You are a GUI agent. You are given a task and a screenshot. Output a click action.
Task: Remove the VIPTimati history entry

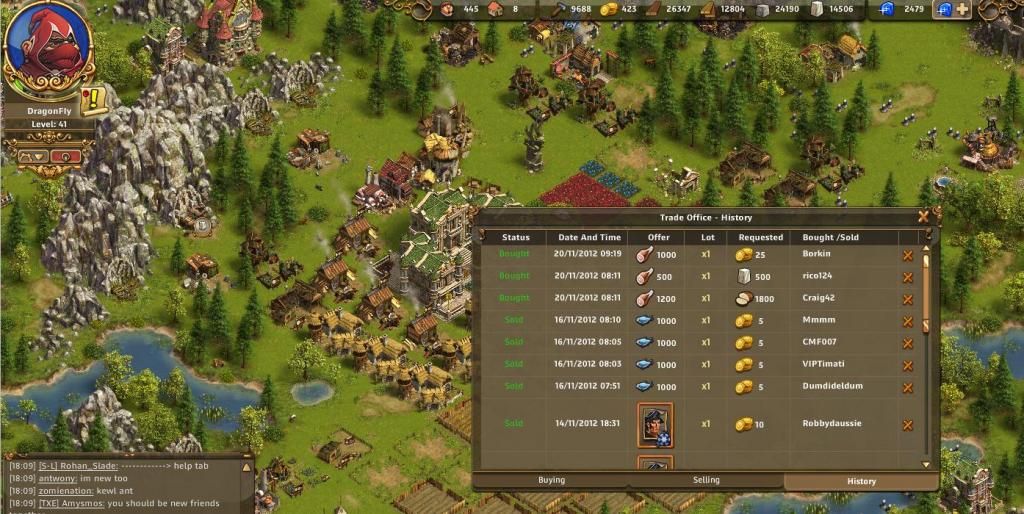(x=908, y=365)
